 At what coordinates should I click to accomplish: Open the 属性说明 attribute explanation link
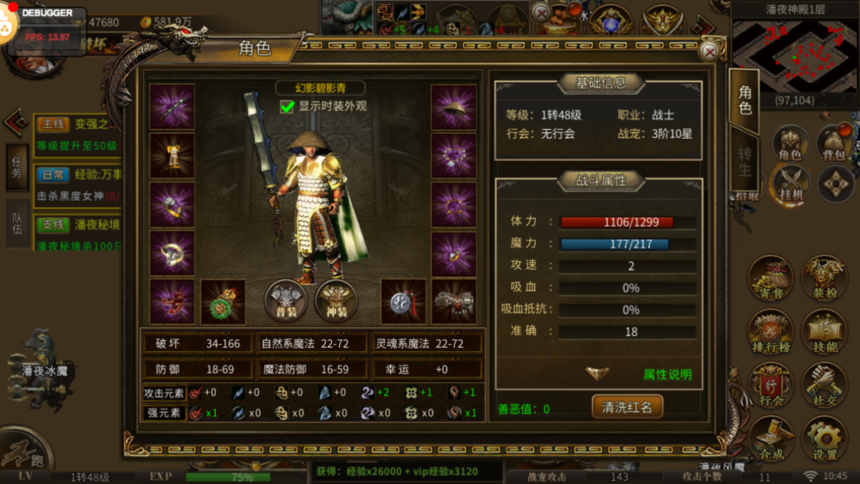click(x=667, y=374)
